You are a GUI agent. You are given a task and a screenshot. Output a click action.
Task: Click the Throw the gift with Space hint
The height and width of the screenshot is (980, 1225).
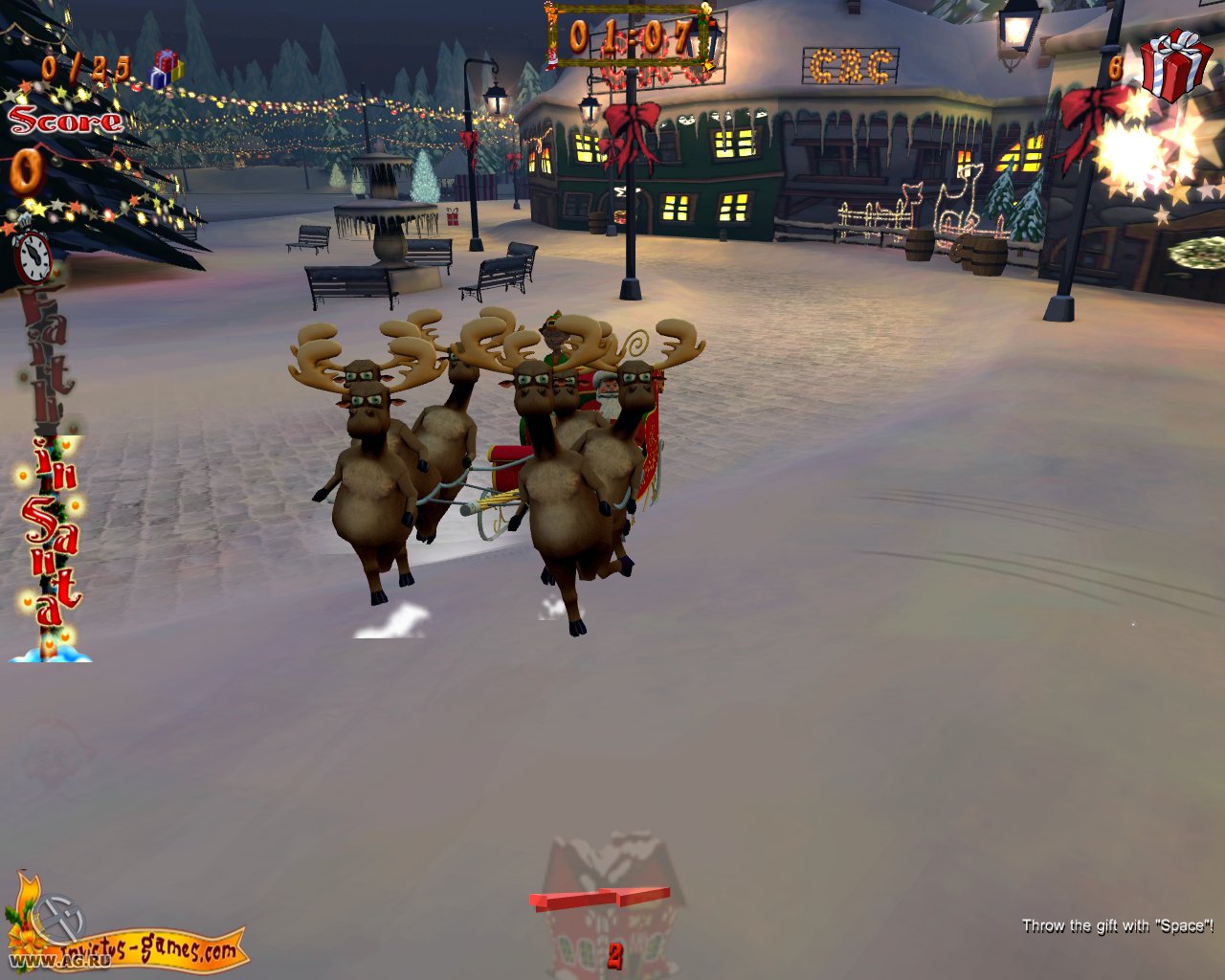(1116, 926)
